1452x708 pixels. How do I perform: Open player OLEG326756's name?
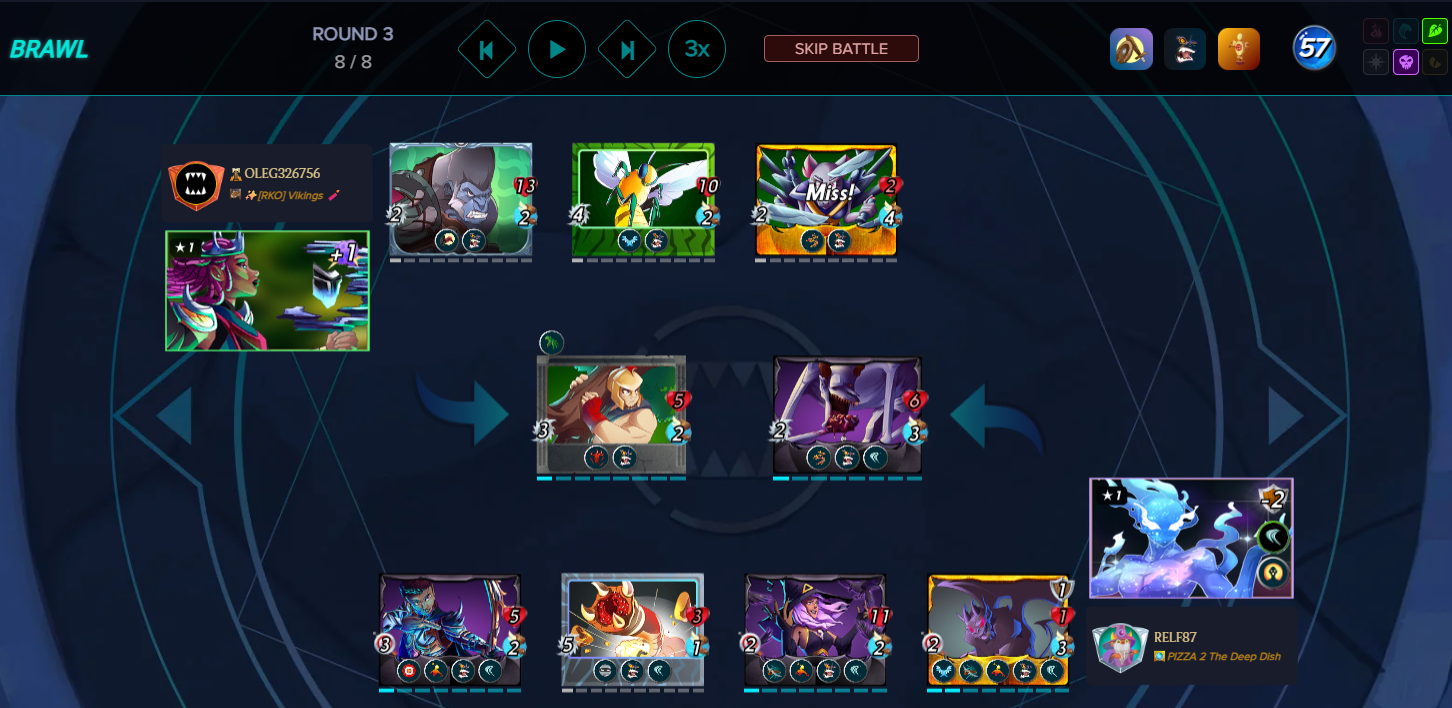pyautogui.click(x=282, y=174)
